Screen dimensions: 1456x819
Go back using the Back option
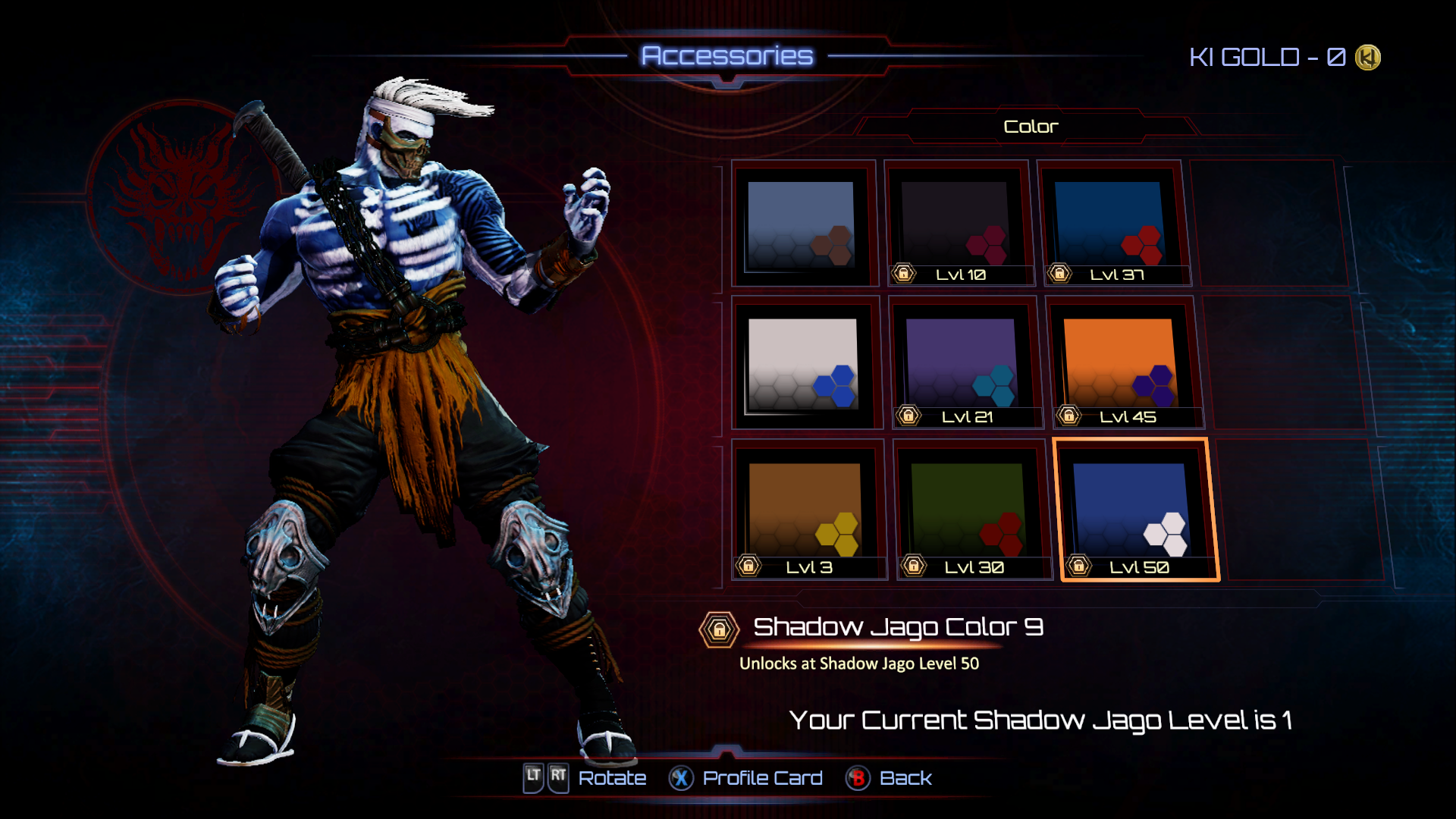tap(905, 778)
